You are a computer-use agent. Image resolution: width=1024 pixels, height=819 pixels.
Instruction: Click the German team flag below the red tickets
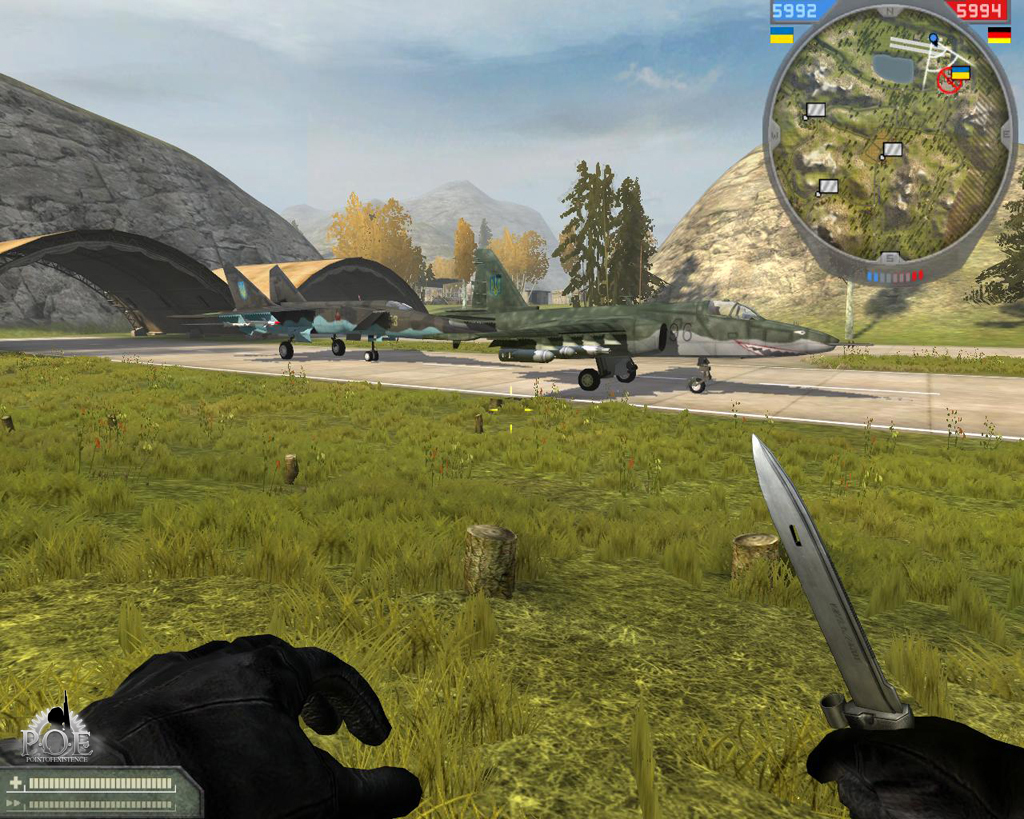pyautogui.click(x=998, y=36)
